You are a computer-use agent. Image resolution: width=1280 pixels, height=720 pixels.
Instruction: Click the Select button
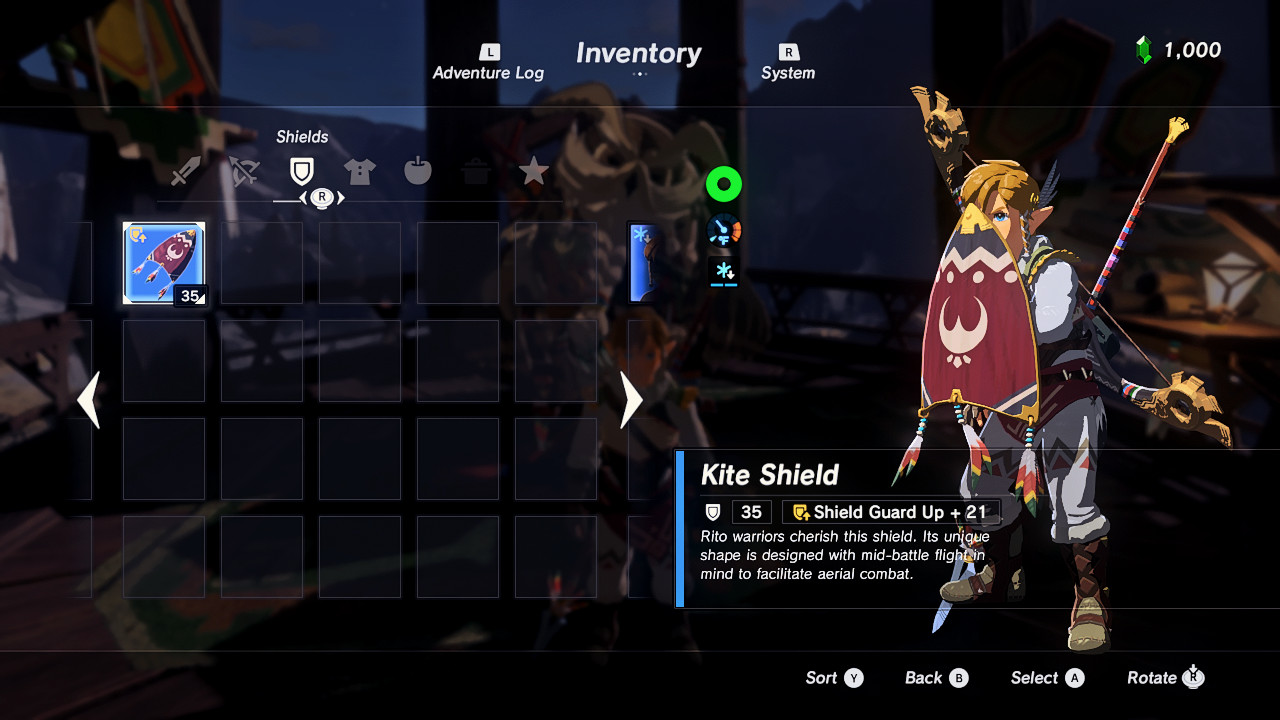1046,678
